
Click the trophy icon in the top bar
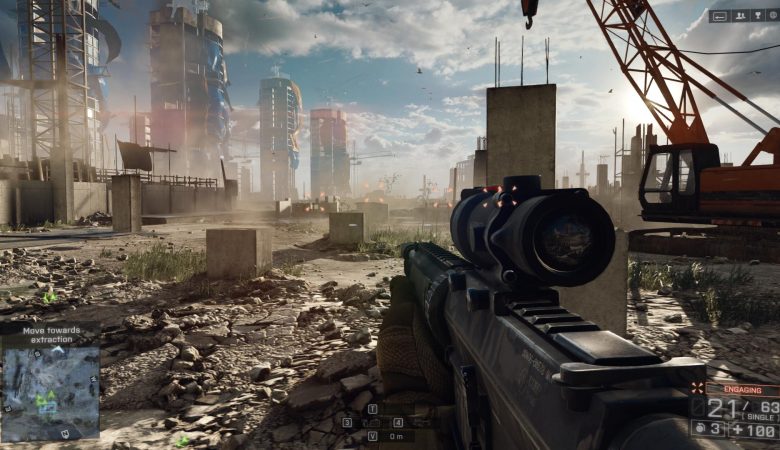click(758, 16)
